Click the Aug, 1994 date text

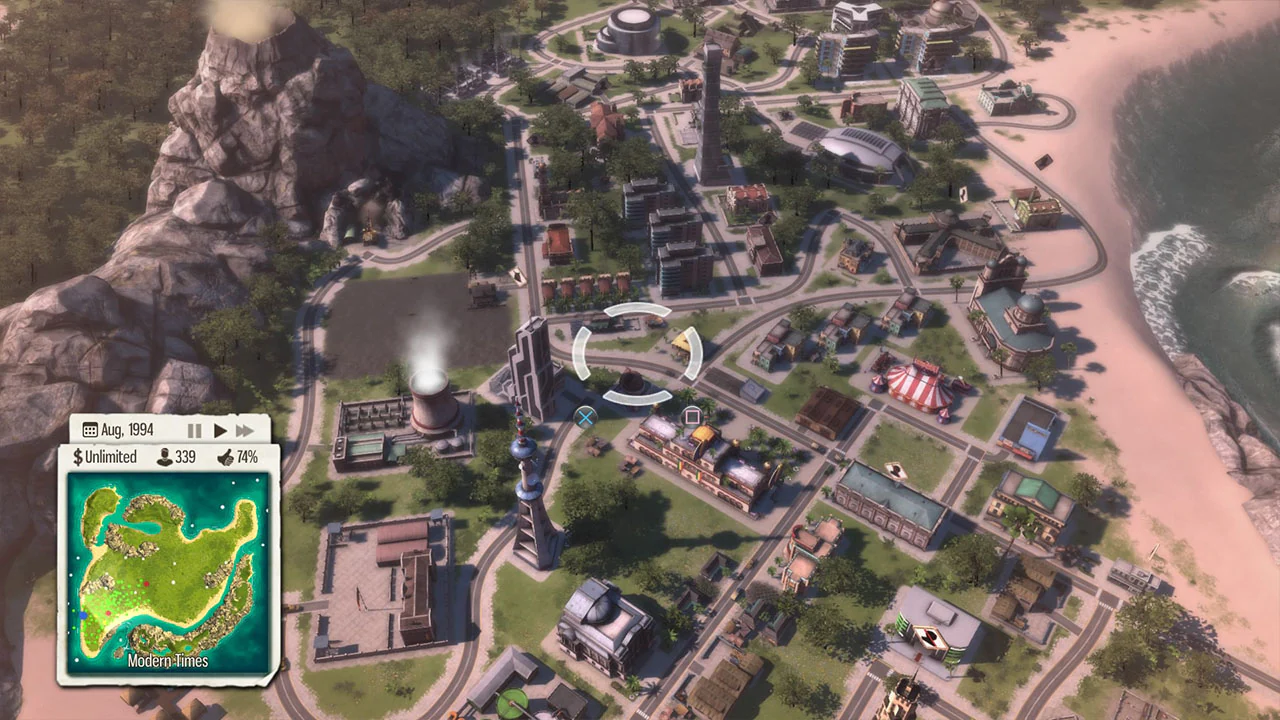[x=126, y=429]
